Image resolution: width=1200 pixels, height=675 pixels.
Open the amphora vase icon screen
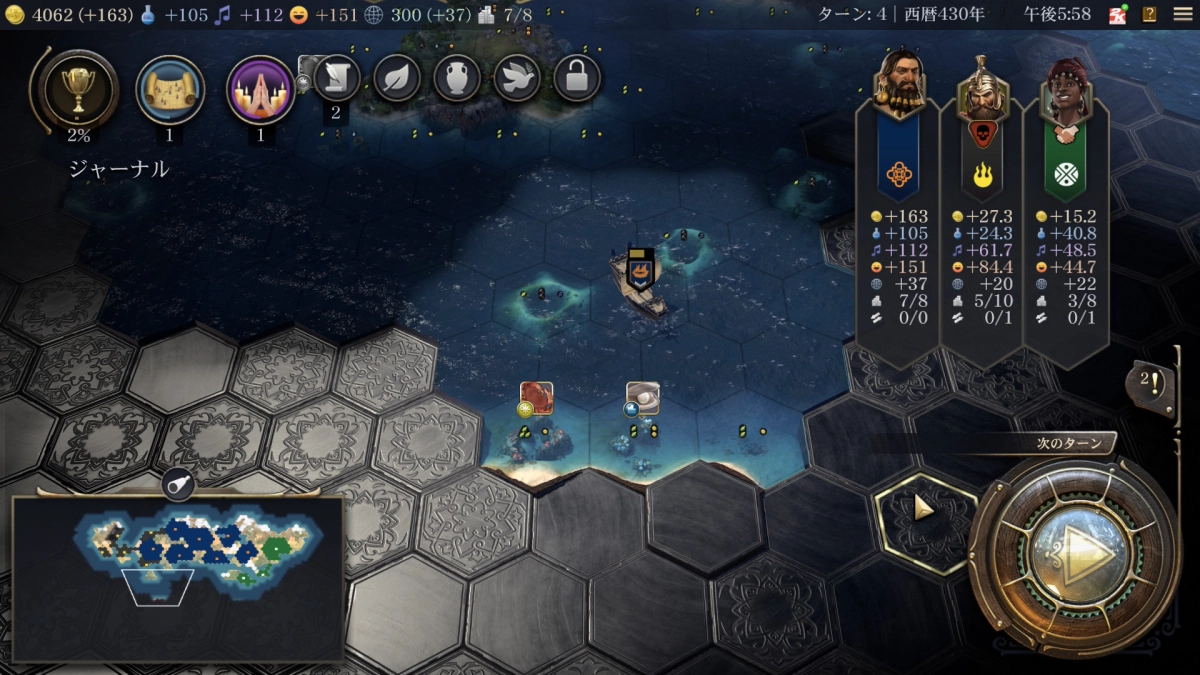(457, 77)
